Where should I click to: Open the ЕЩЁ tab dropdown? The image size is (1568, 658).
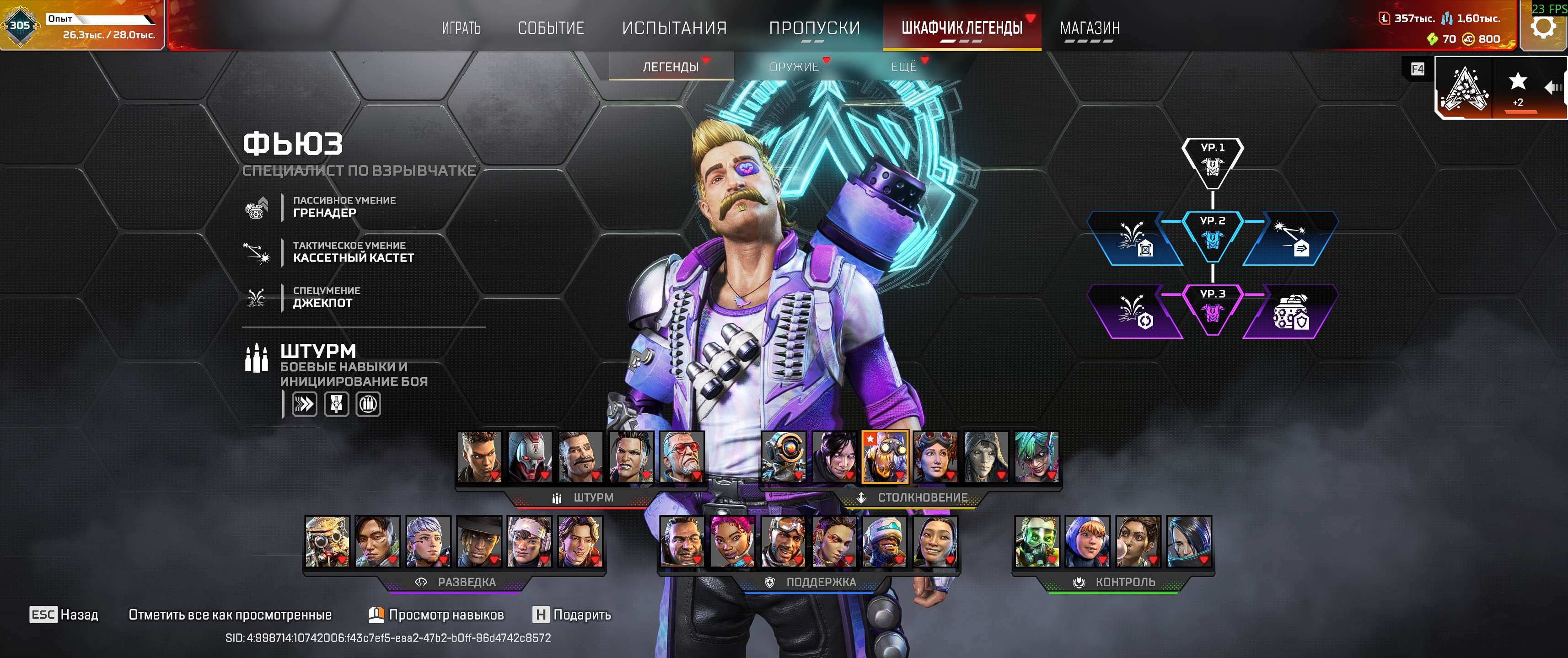(905, 67)
